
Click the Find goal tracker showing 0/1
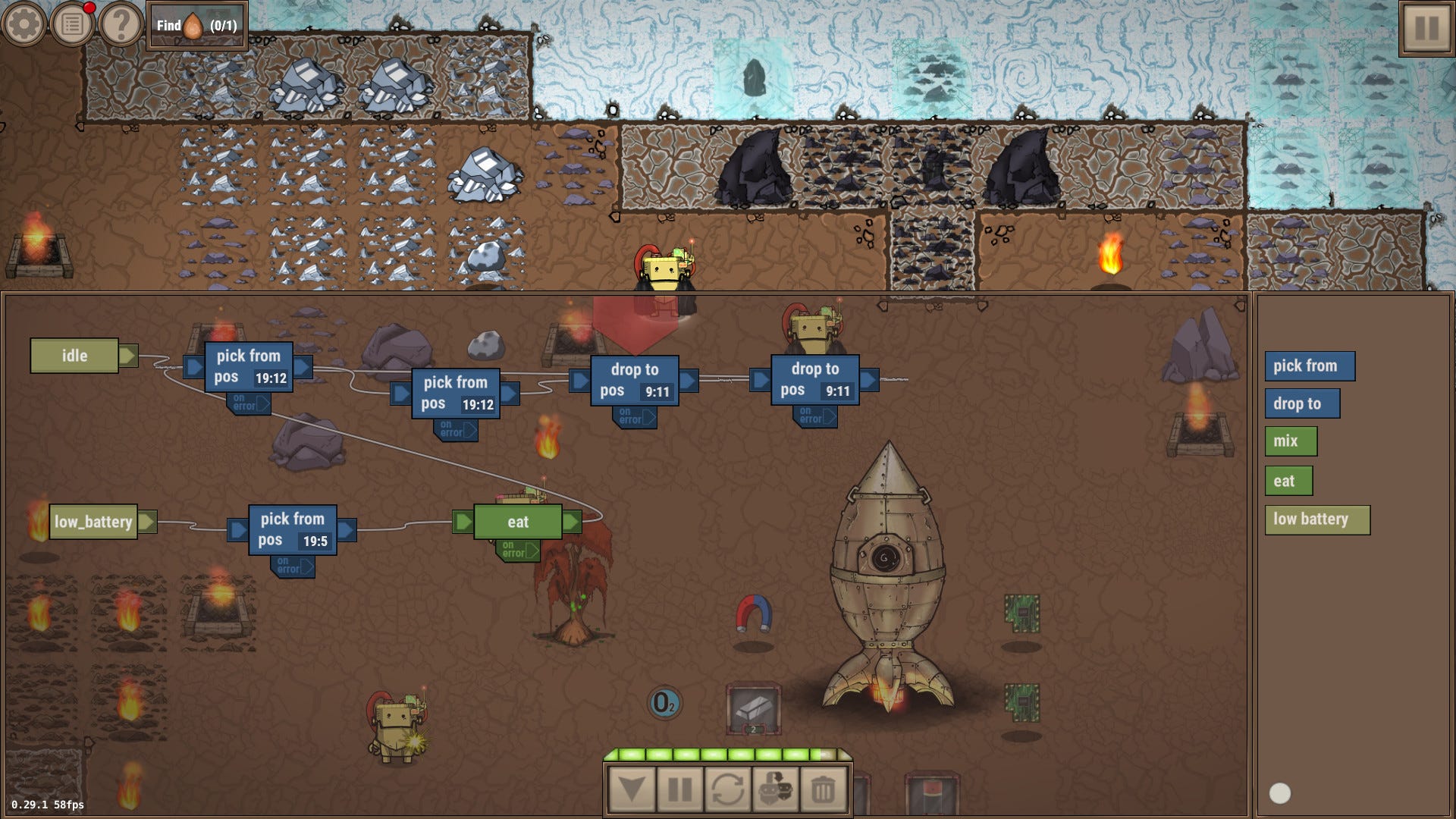pyautogui.click(x=196, y=24)
